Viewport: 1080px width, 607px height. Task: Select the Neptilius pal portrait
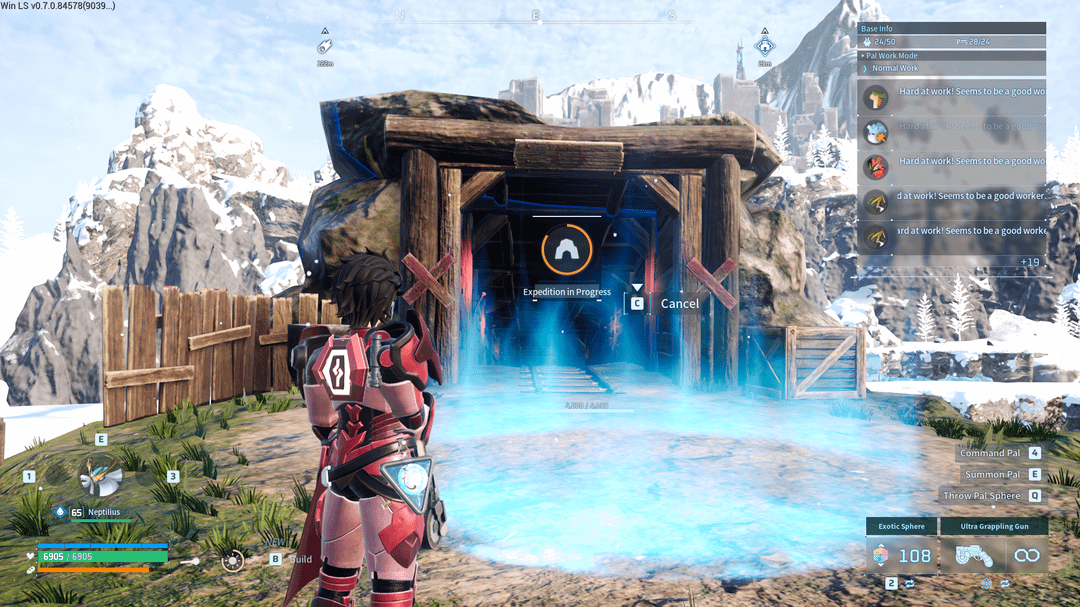[x=100, y=479]
